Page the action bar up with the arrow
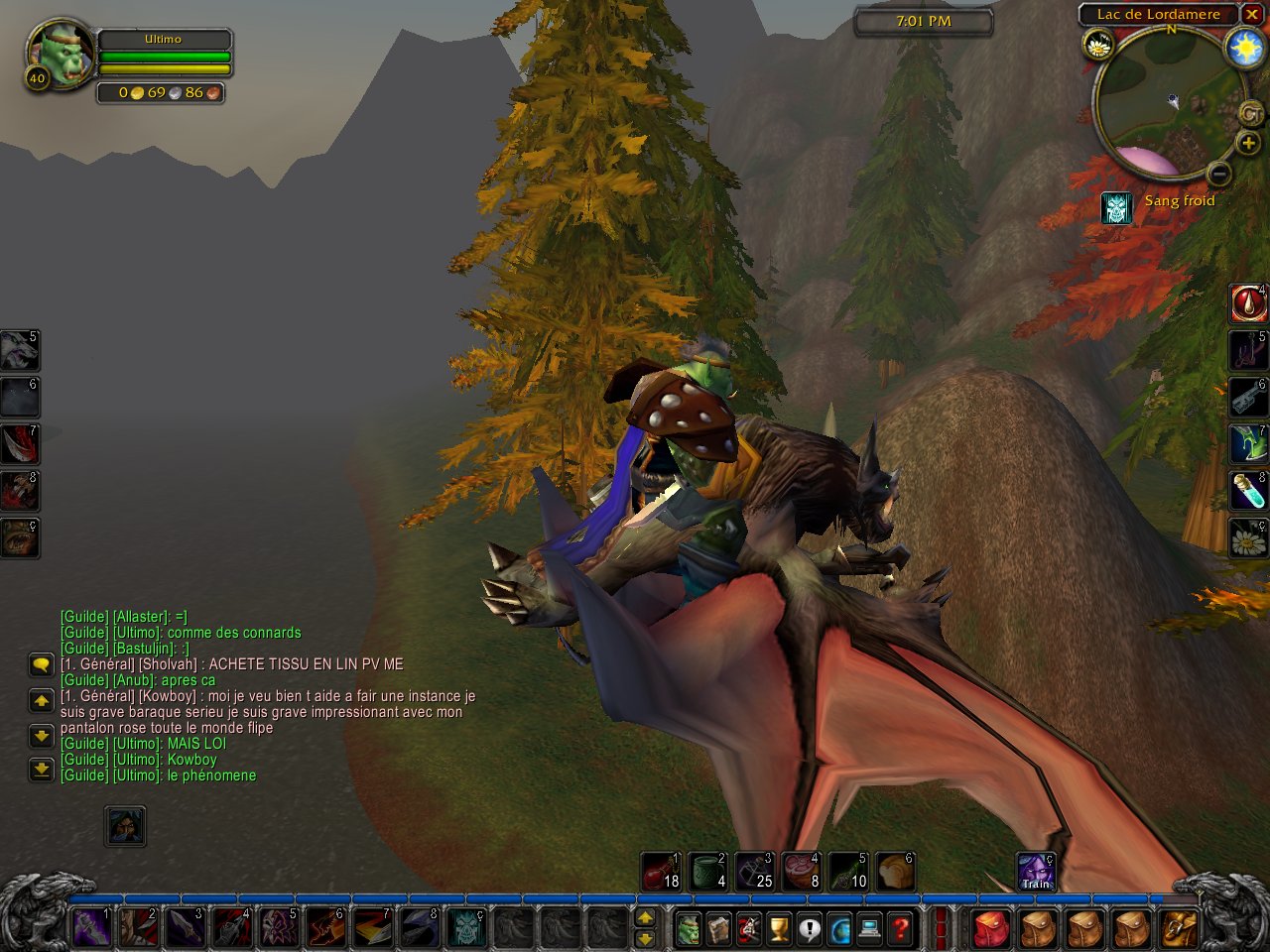Image resolution: width=1270 pixels, height=952 pixels. pos(645,918)
